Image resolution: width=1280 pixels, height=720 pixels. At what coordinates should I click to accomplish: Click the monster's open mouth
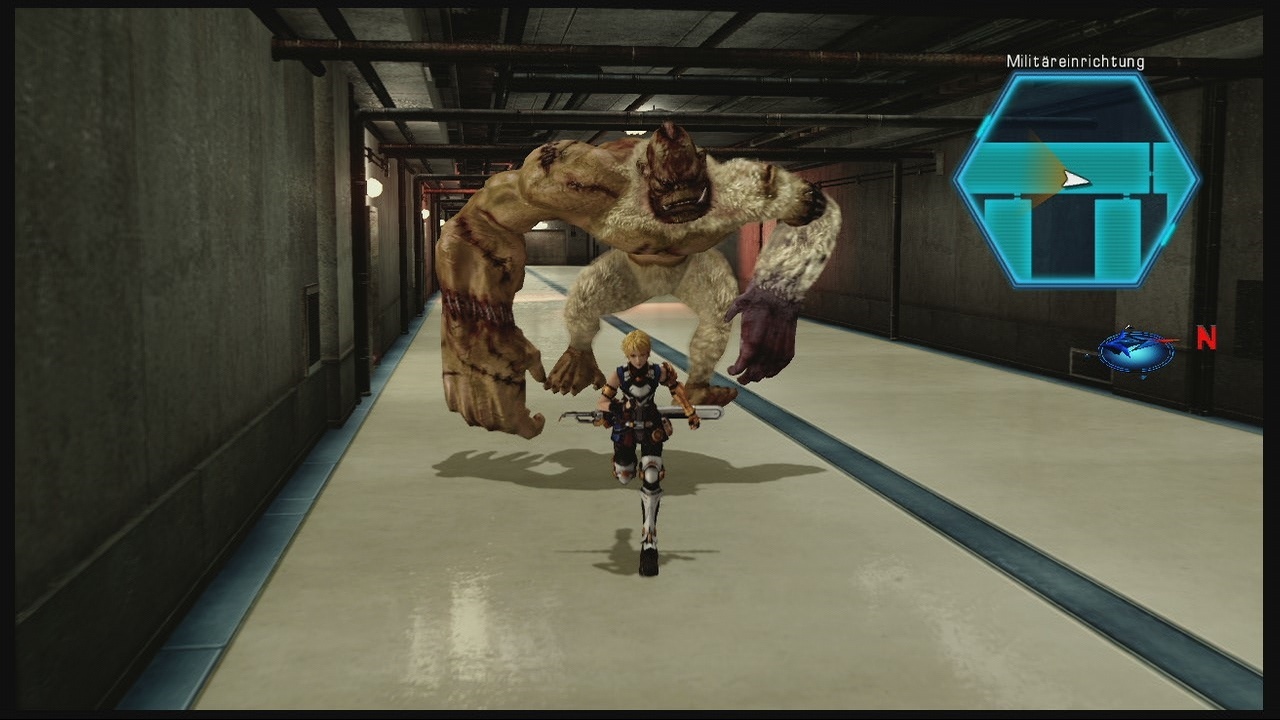coord(682,204)
